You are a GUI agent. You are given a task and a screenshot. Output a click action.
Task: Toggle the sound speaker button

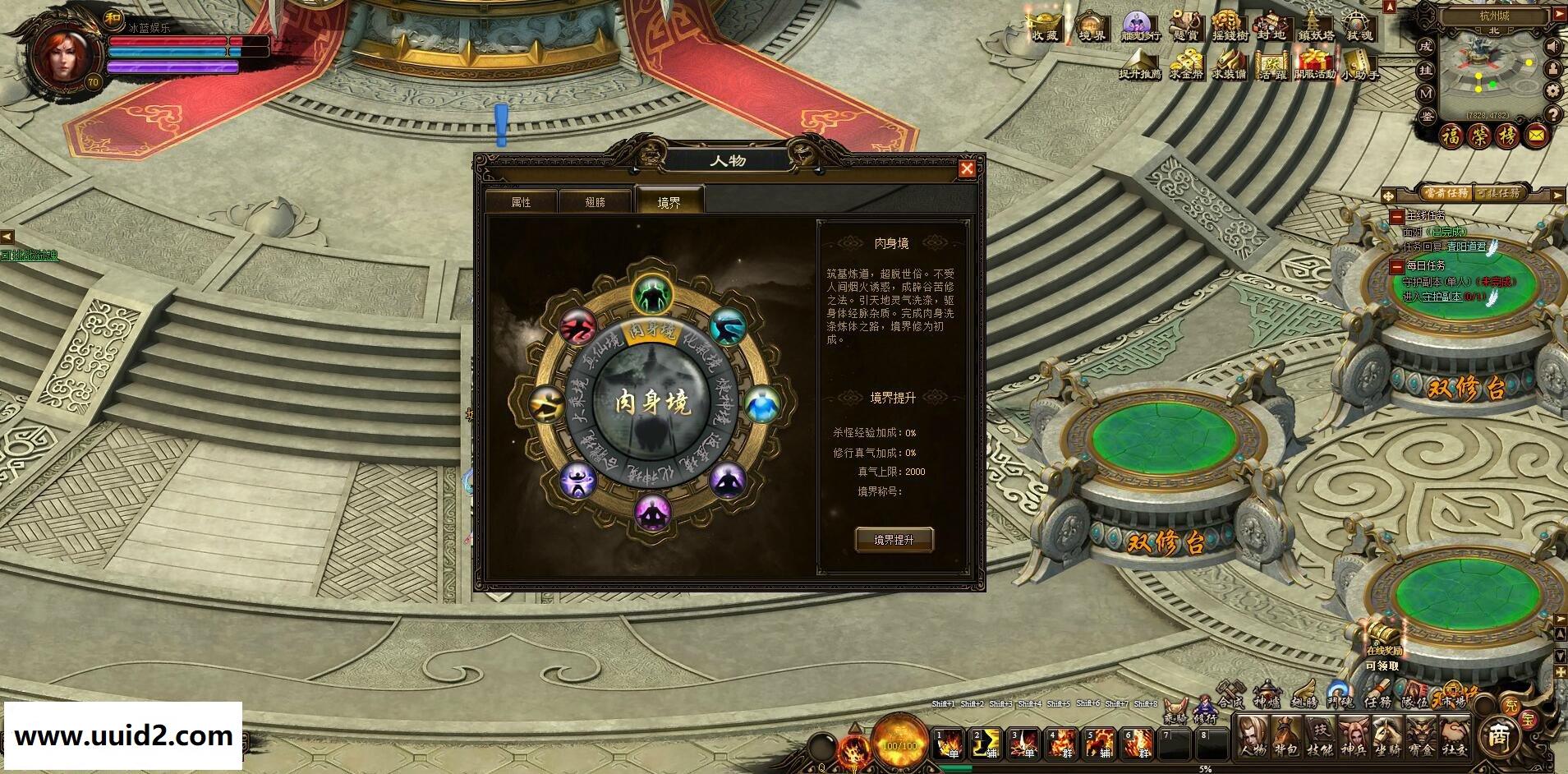[1552, 48]
